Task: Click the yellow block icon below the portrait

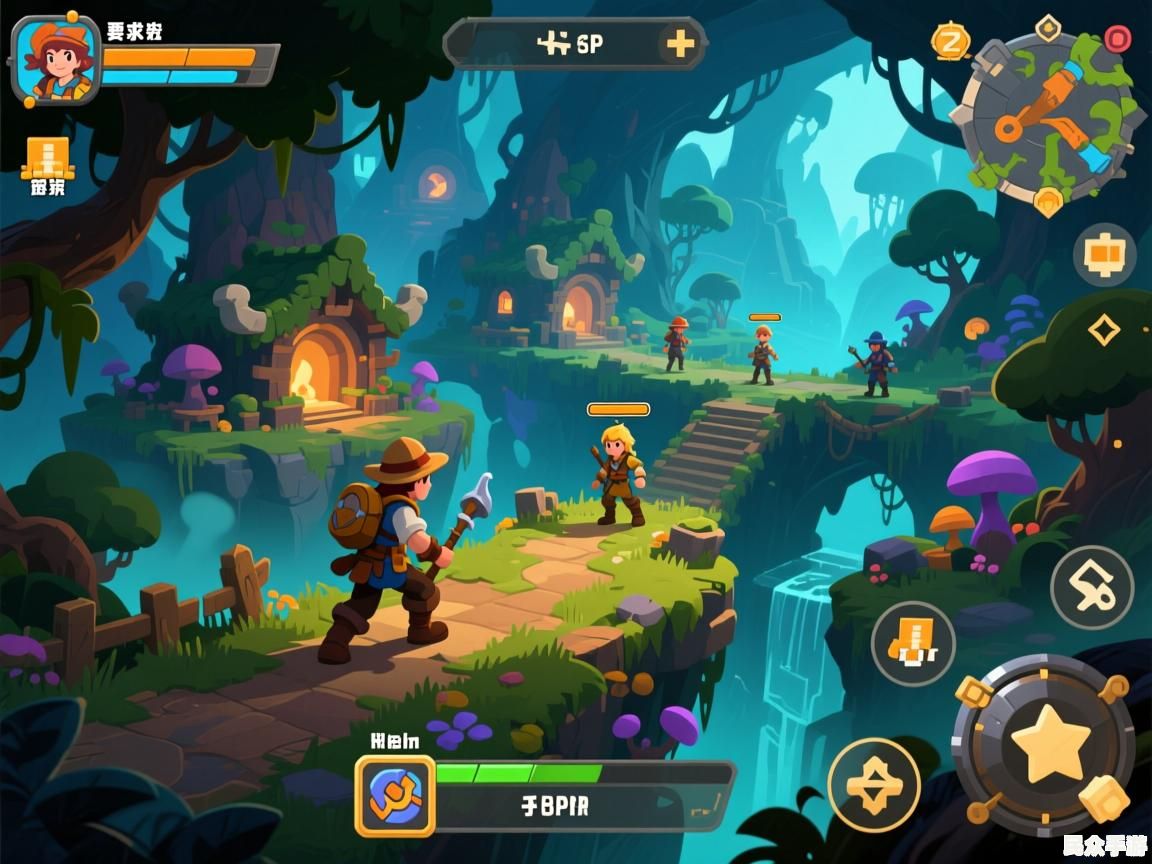Action: click(46, 158)
